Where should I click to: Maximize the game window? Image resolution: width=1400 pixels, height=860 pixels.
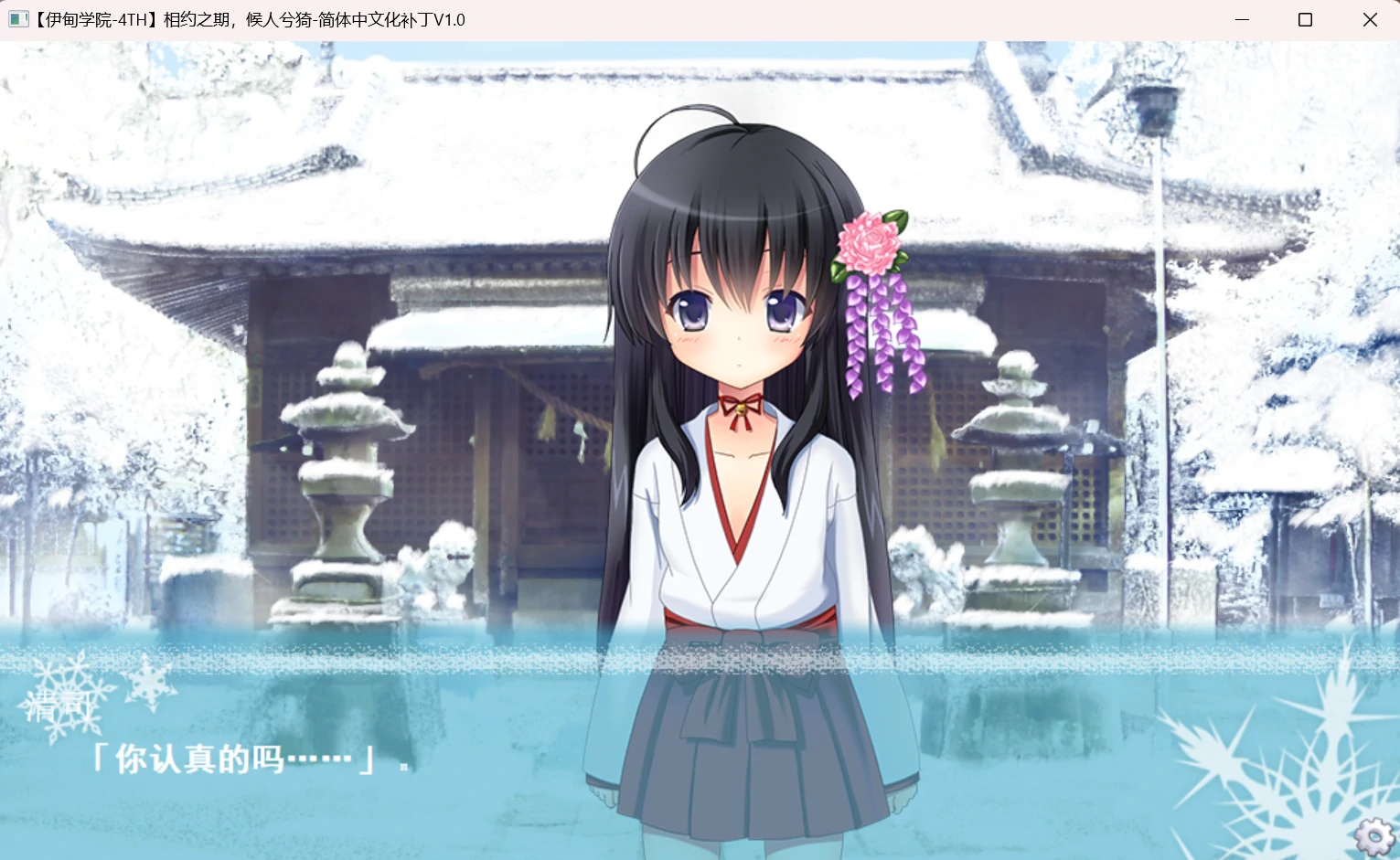pos(1305,19)
